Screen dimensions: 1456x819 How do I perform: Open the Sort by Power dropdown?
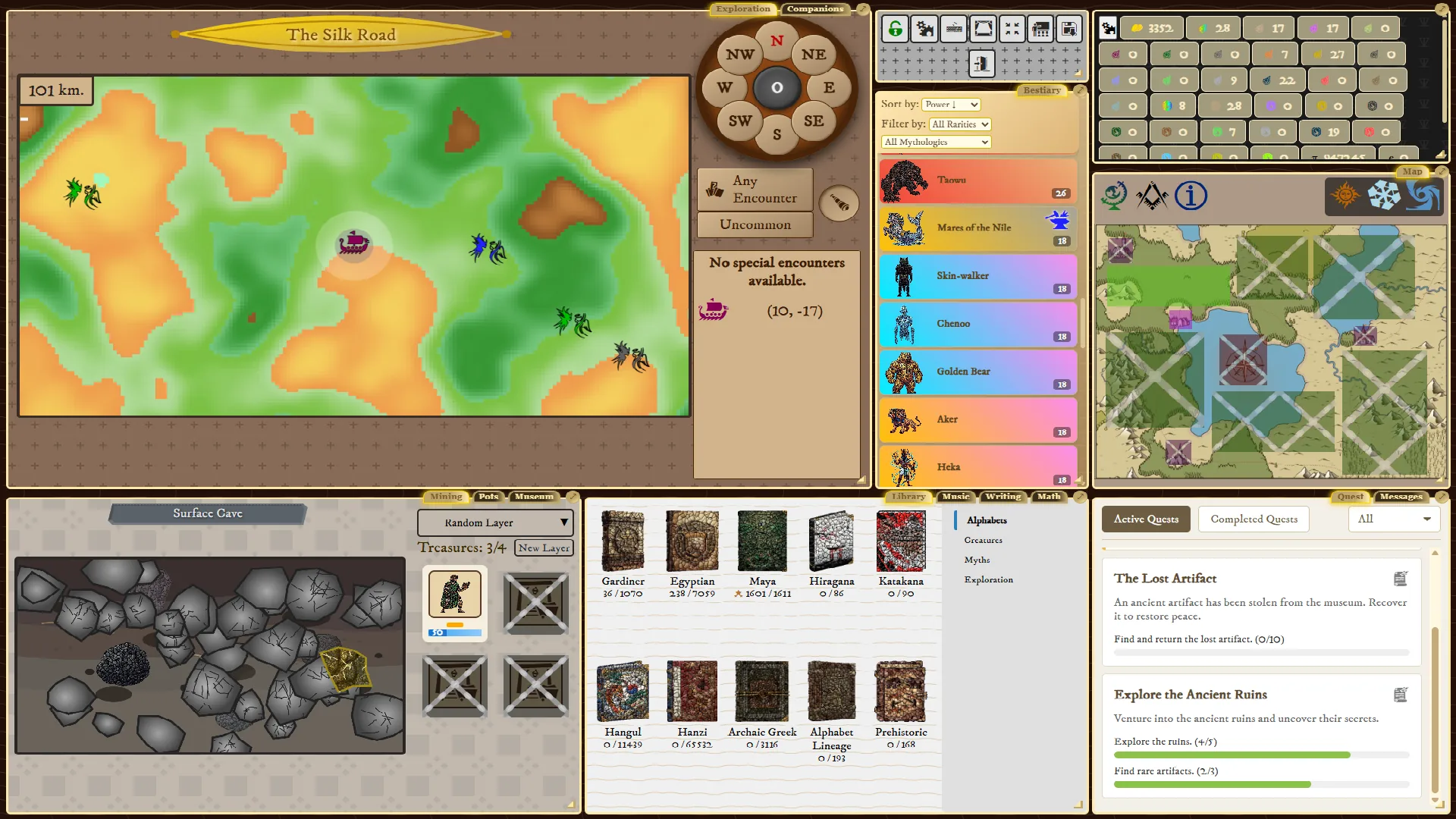coord(950,105)
